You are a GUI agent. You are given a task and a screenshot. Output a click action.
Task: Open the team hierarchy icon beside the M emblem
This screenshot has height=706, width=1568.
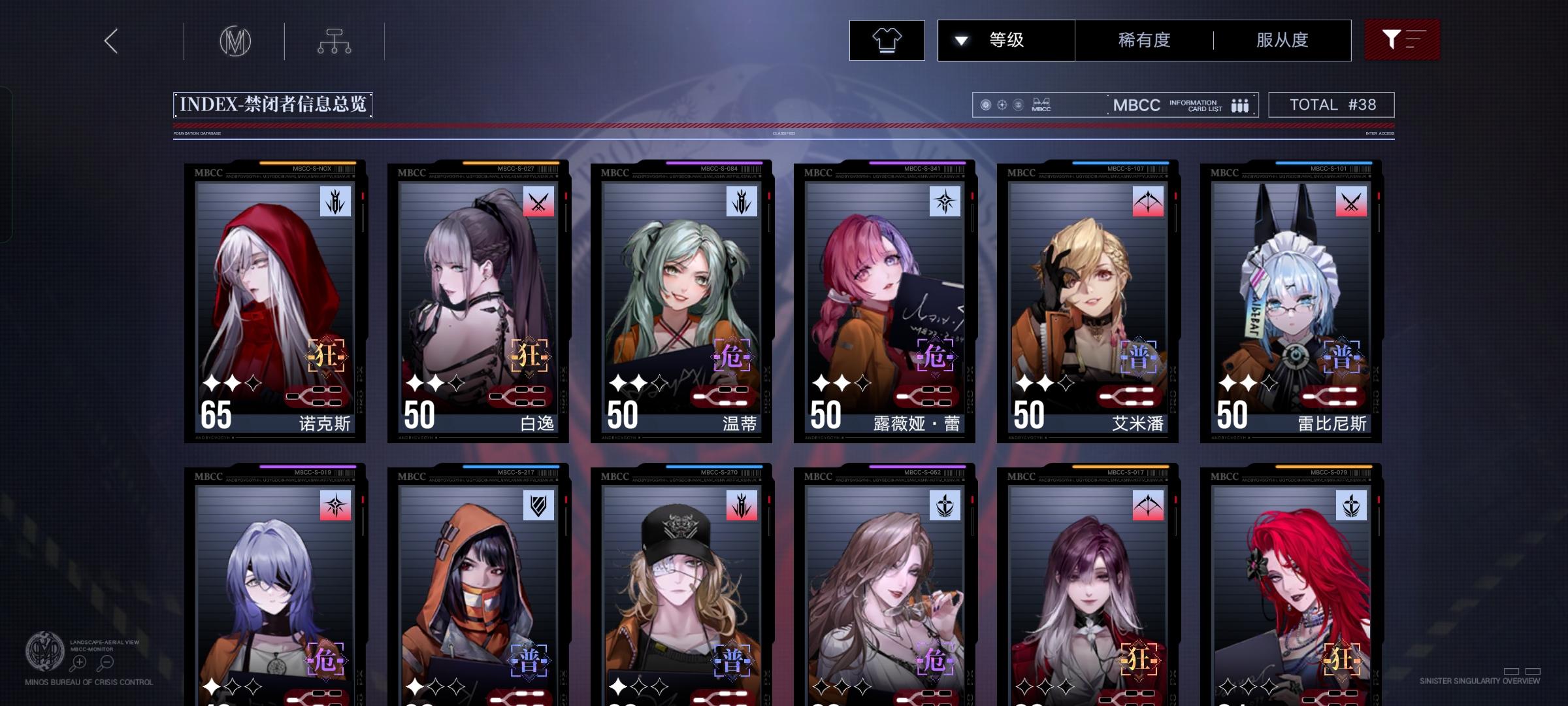pos(335,41)
